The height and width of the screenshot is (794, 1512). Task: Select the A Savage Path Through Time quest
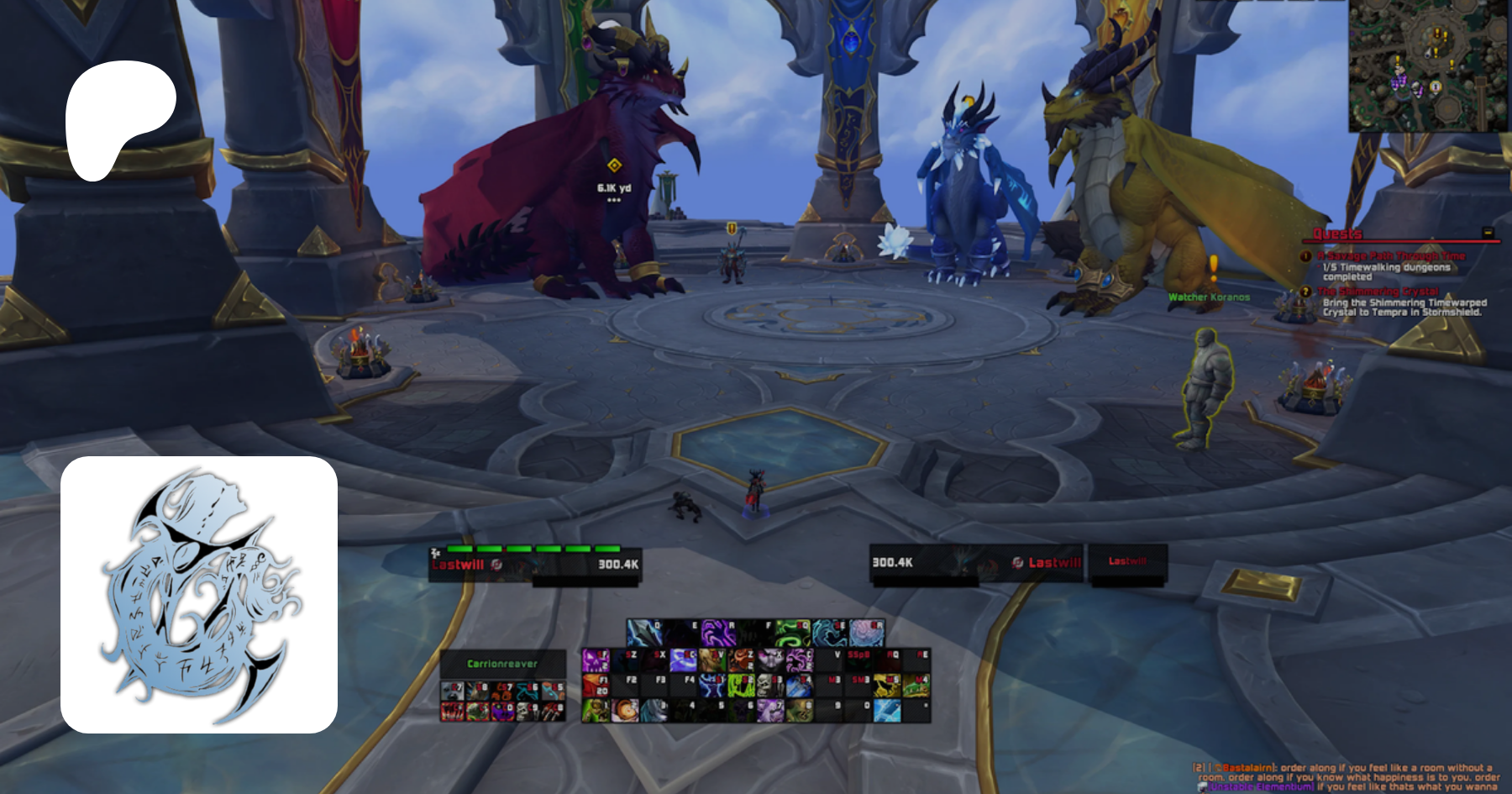(1391, 255)
